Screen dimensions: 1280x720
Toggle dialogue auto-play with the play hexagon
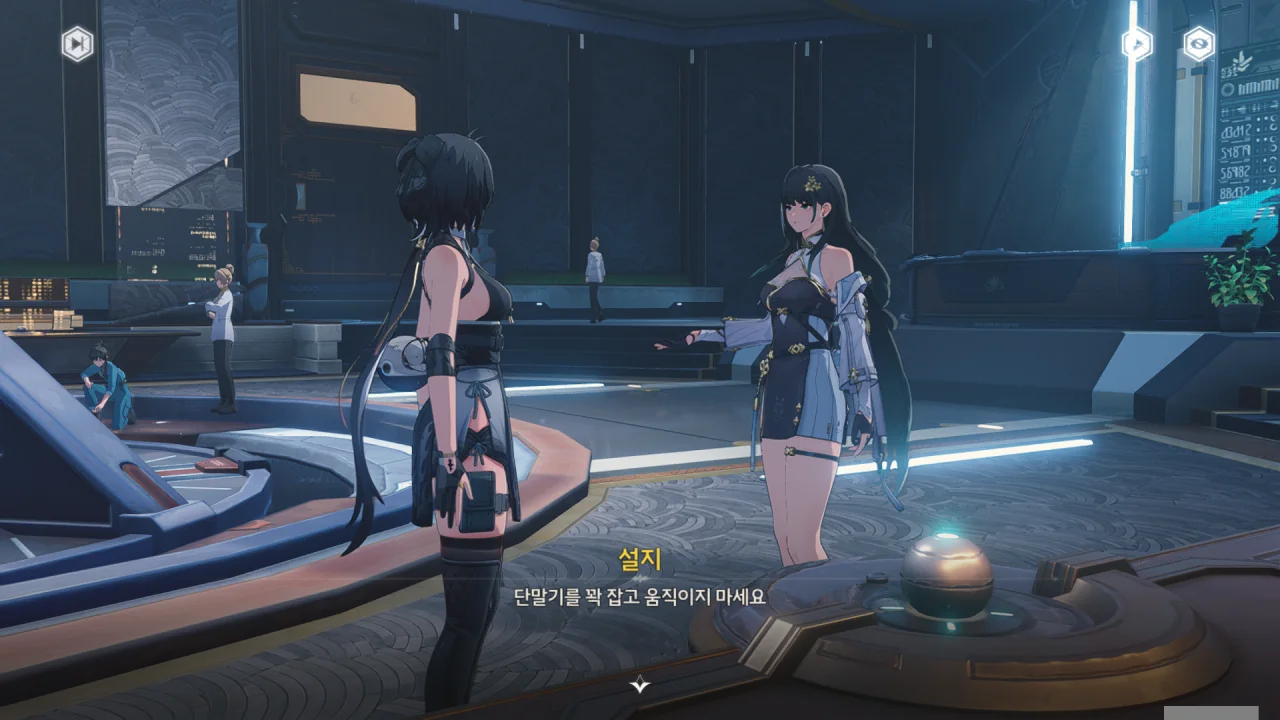coord(1137,43)
